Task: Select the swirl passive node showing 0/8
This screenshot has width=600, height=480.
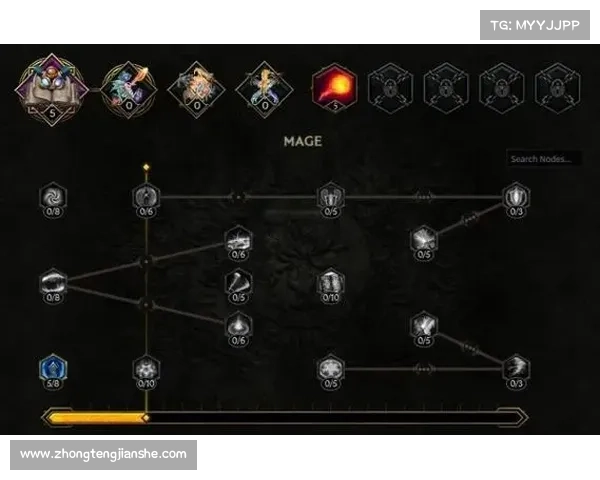Action: click(x=53, y=194)
